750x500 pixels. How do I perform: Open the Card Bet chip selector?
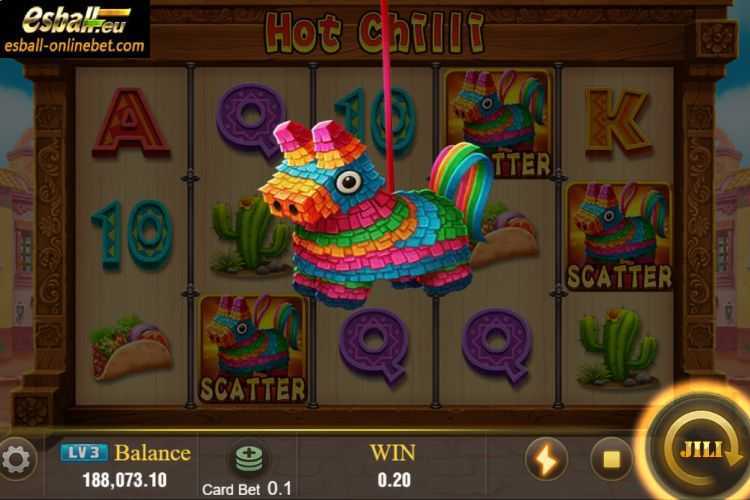coord(248,457)
